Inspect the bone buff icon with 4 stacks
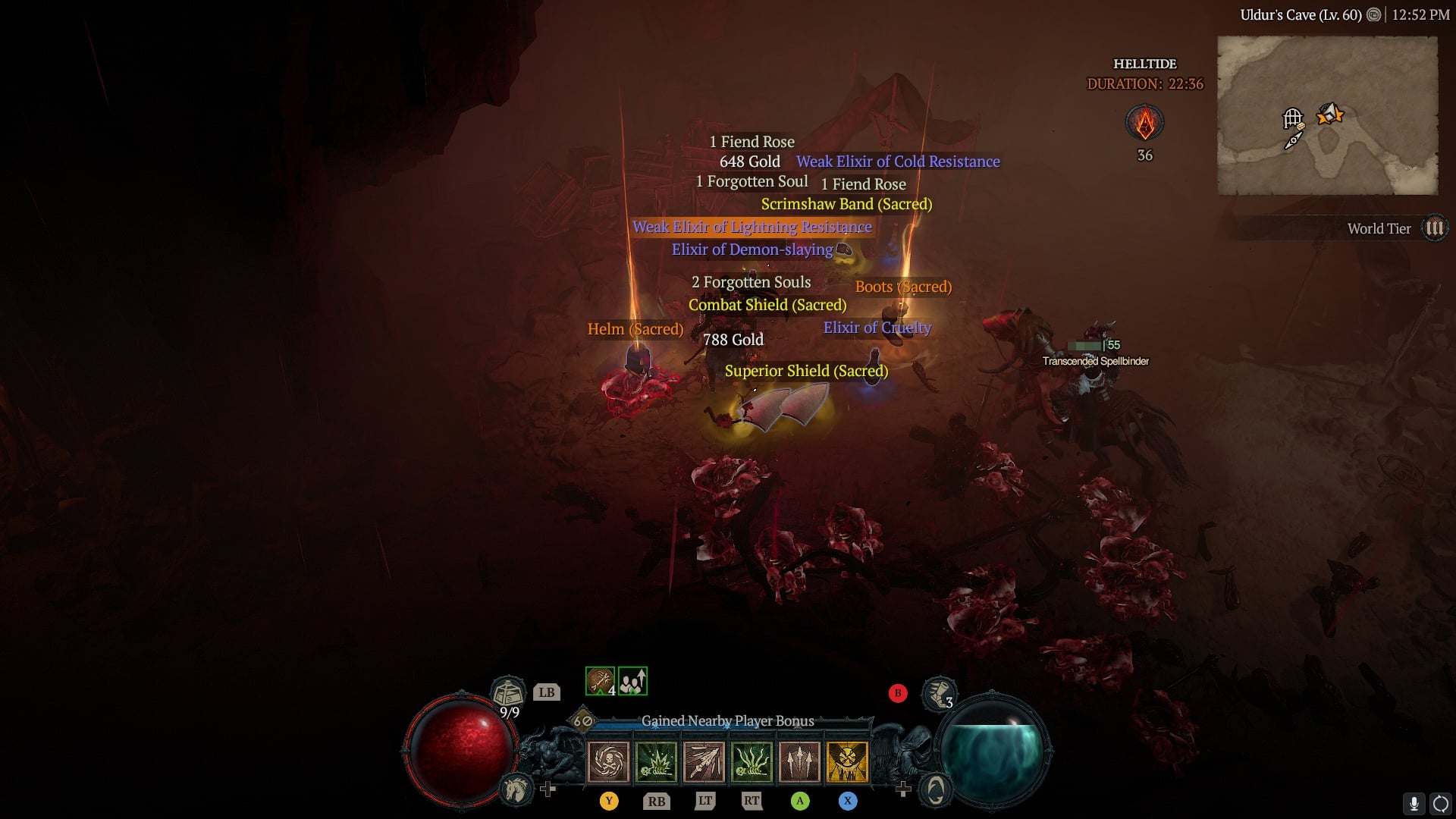The width and height of the screenshot is (1456, 819). (x=600, y=681)
